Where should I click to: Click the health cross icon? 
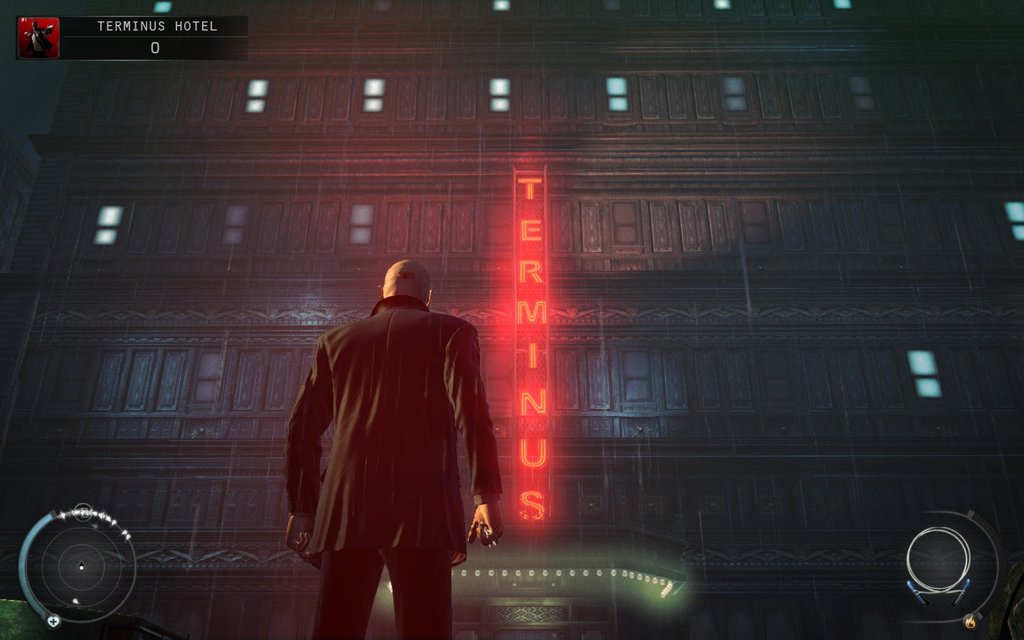53,620
